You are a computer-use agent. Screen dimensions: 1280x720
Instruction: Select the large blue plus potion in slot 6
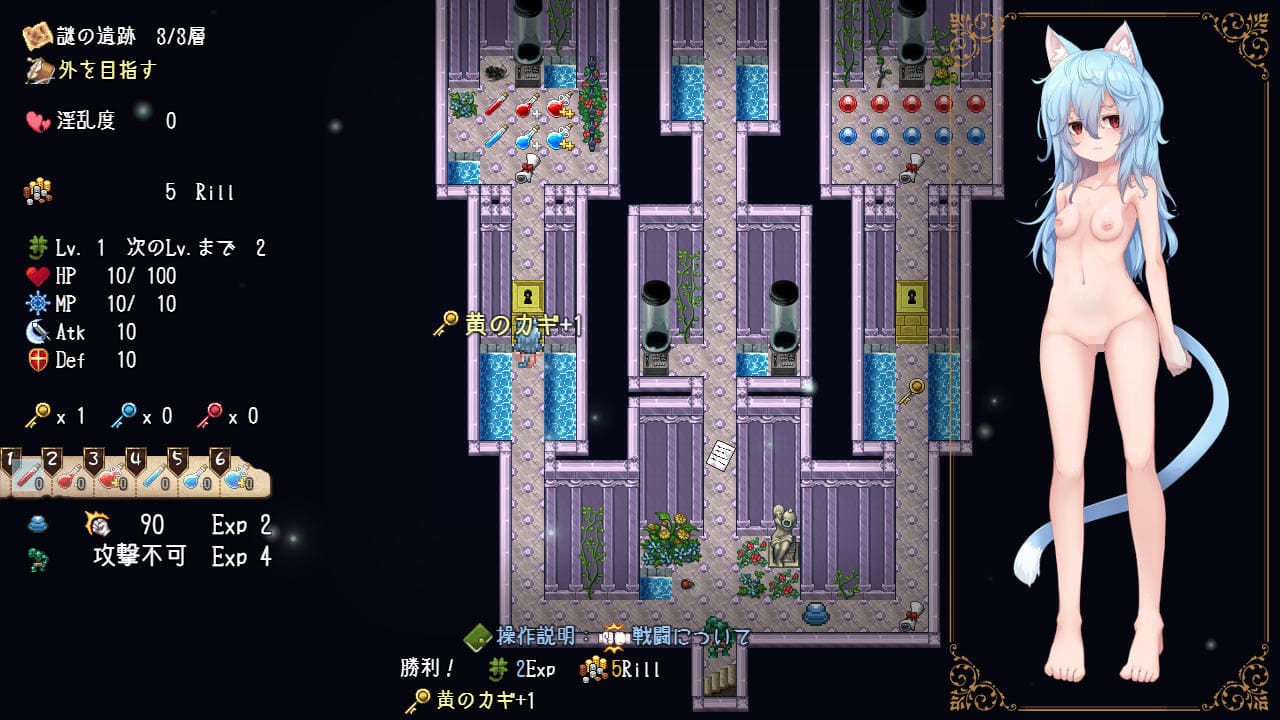(236, 479)
